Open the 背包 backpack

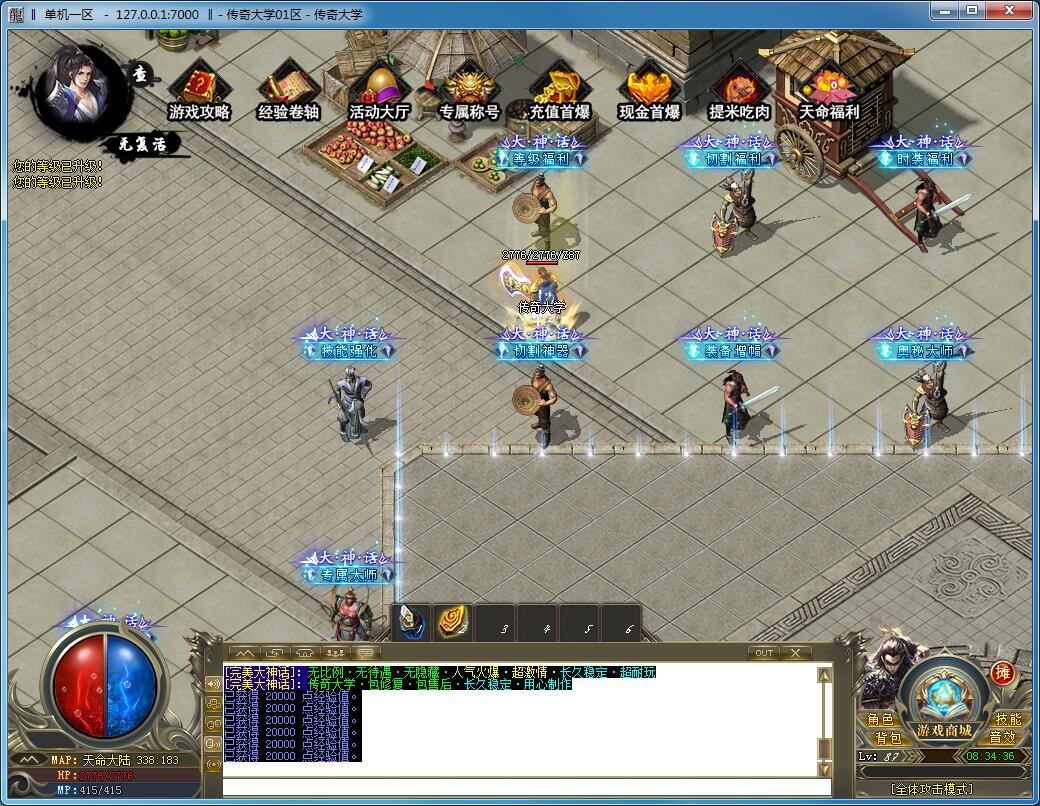pos(887,738)
